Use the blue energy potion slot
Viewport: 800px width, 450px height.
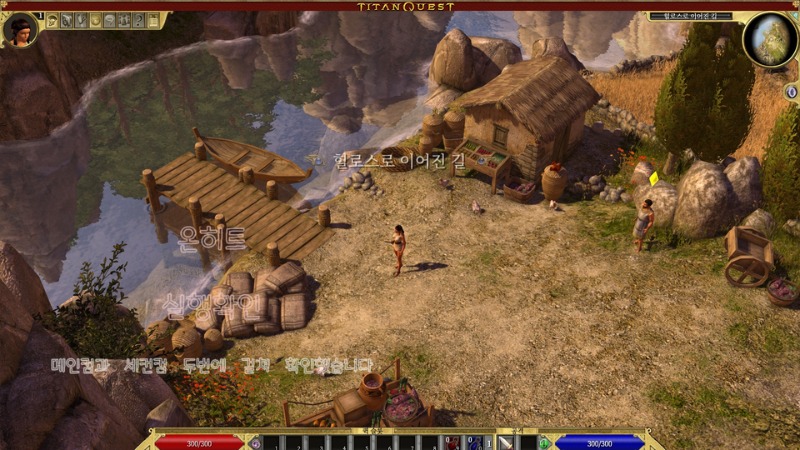474,442
